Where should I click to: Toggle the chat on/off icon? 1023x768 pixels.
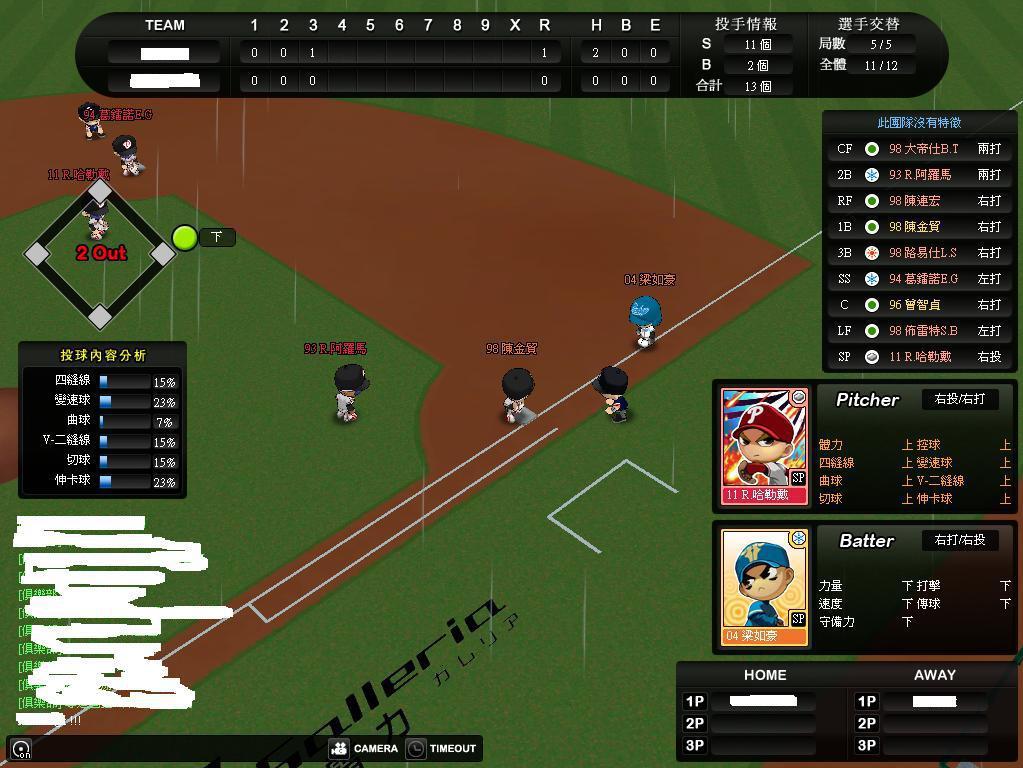[21, 749]
